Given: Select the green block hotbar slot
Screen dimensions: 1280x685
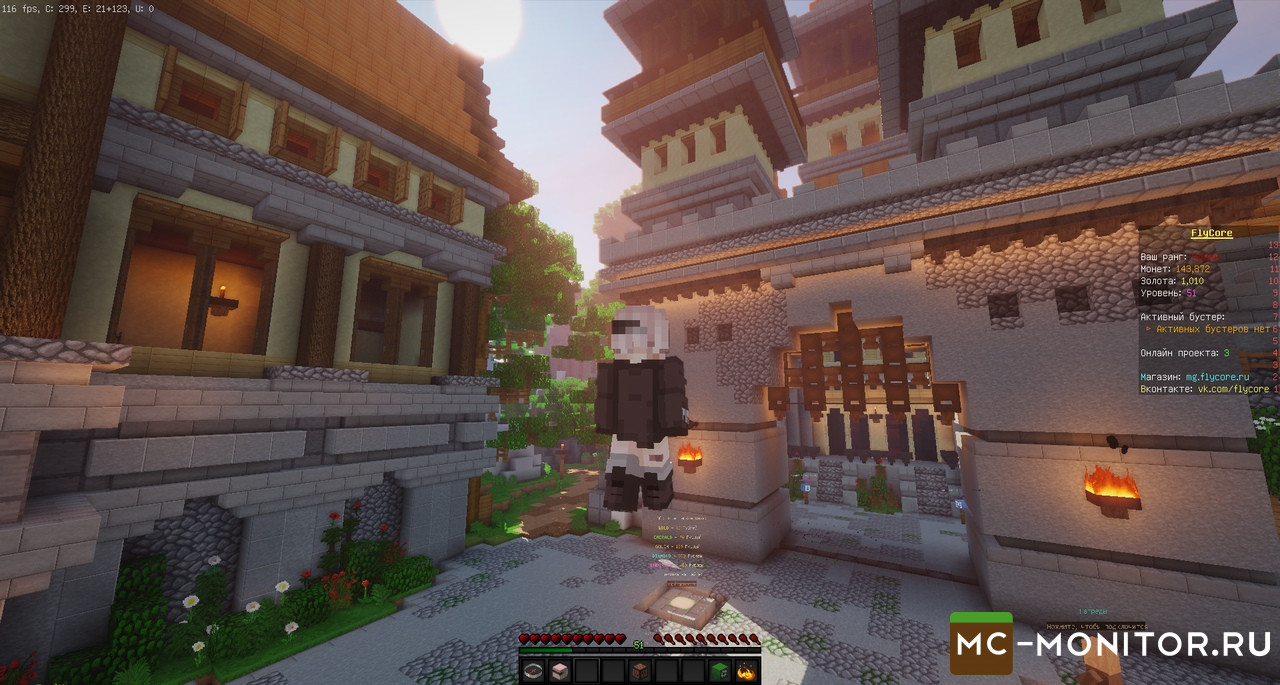Looking at the screenshot, I should pos(721,670).
